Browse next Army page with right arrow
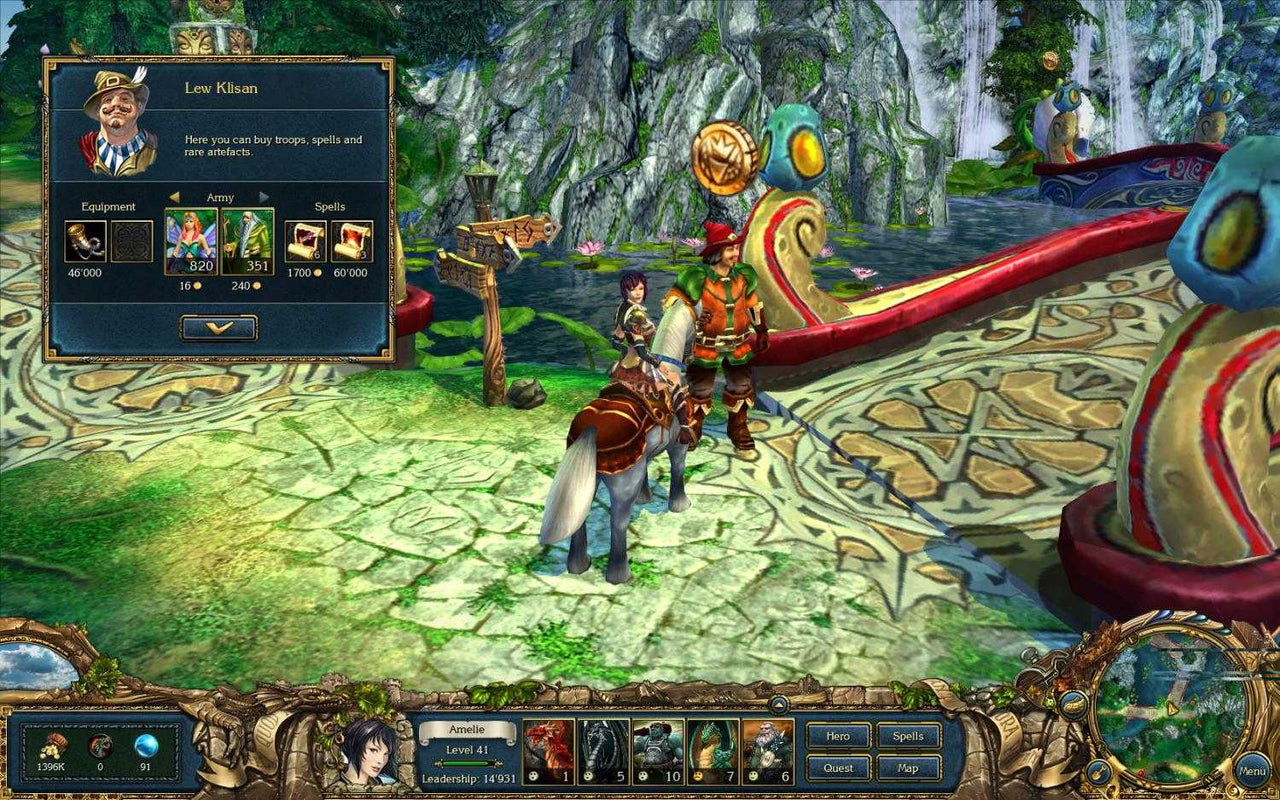The height and width of the screenshot is (800, 1280). point(263,197)
